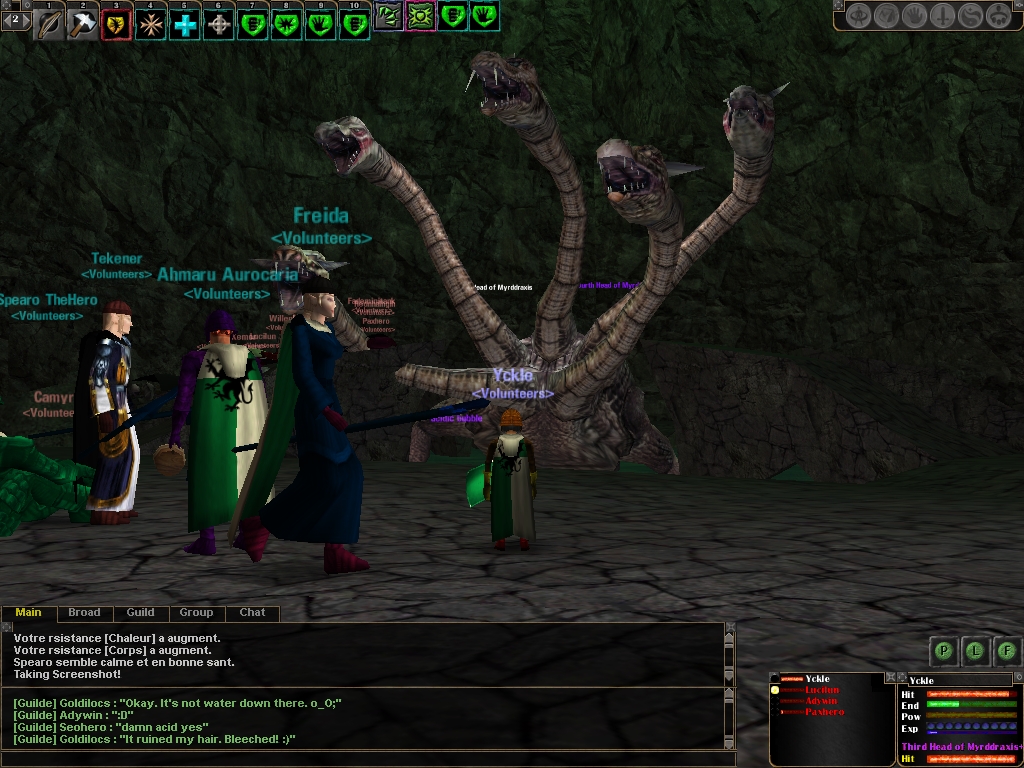Click the sword combat menu icon

click(942, 16)
